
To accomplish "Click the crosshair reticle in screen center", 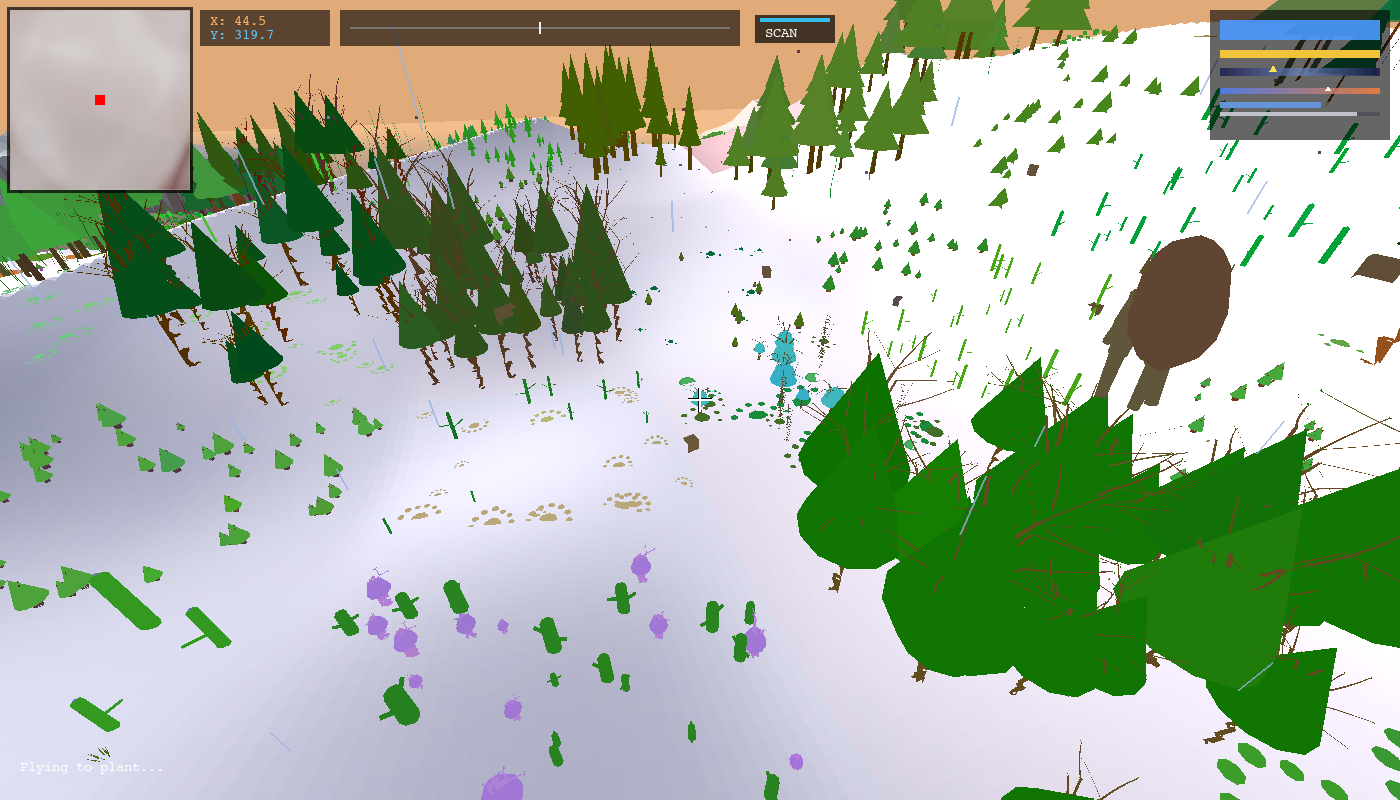I will 700,400.
